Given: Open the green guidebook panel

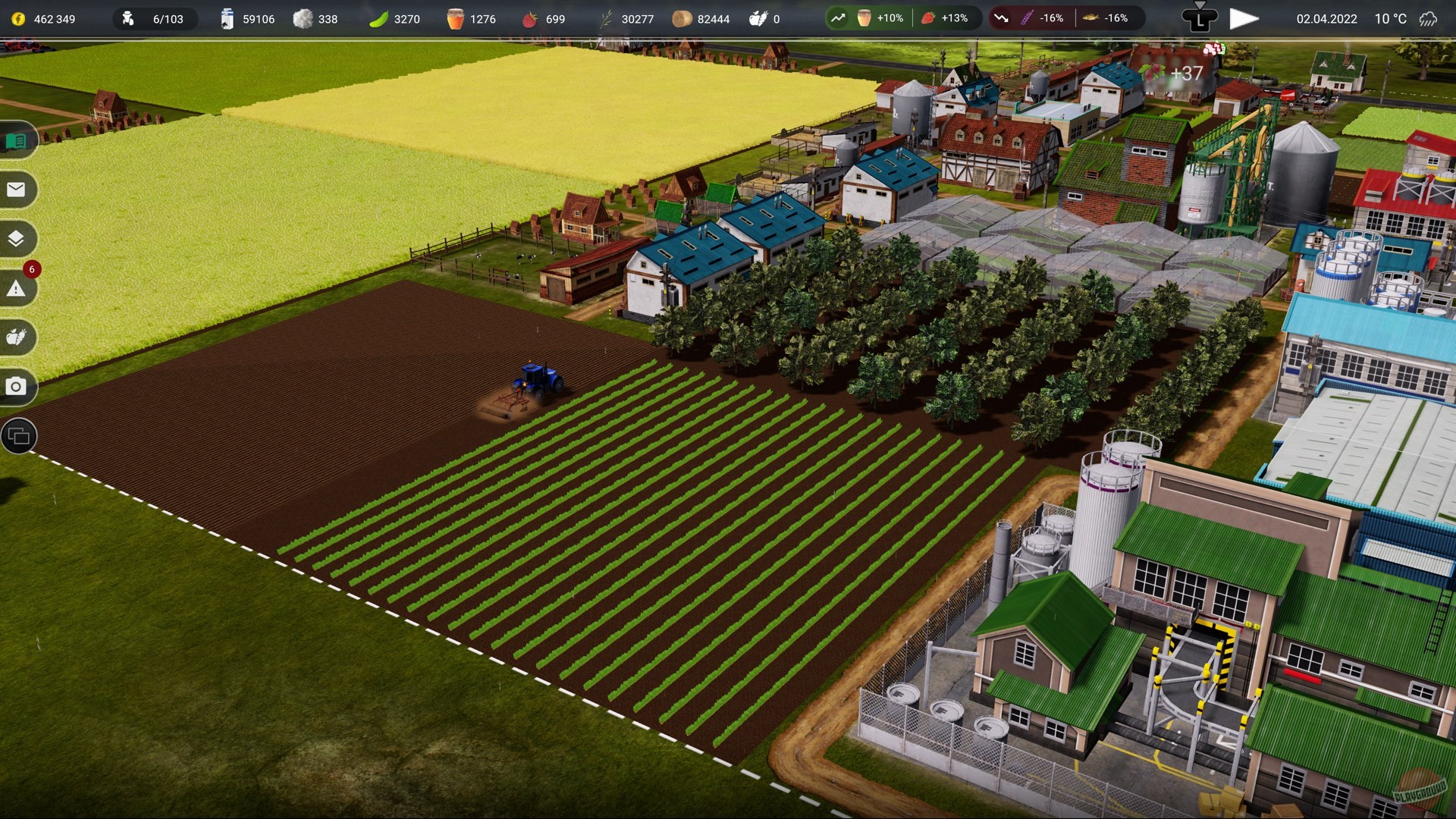Looking at the screenshot, I should pyautogui.click(x=17, y=140).
